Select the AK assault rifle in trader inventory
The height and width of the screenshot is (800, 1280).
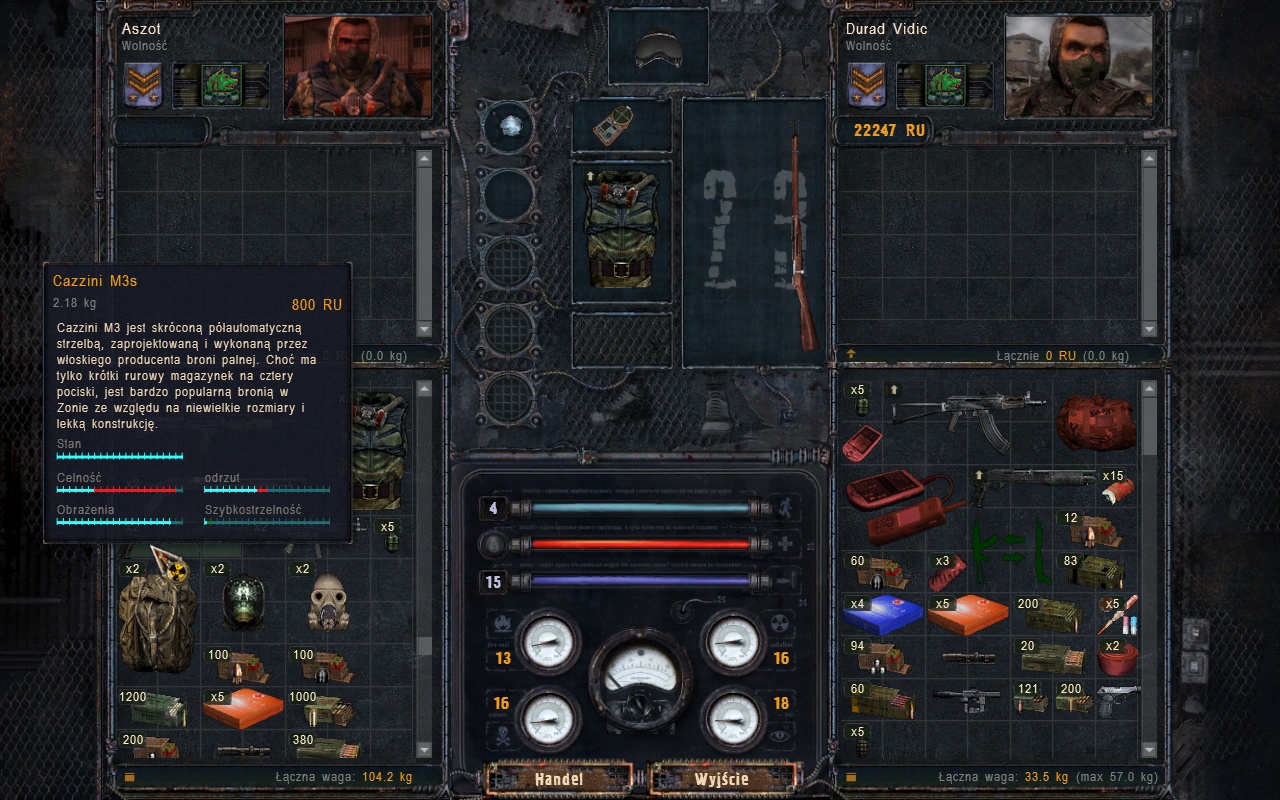click(965, 410)
